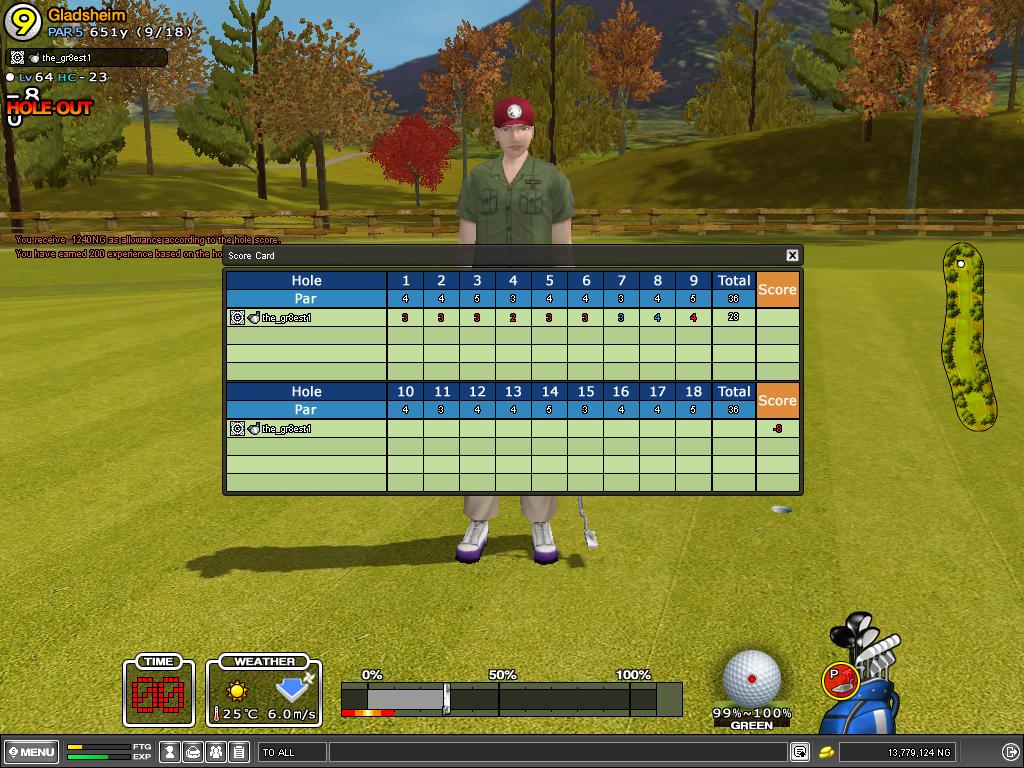Select the_gr8est1 row on front nine scorecard
Viewport: 1024px width, 768px height.
coord(306,318)
